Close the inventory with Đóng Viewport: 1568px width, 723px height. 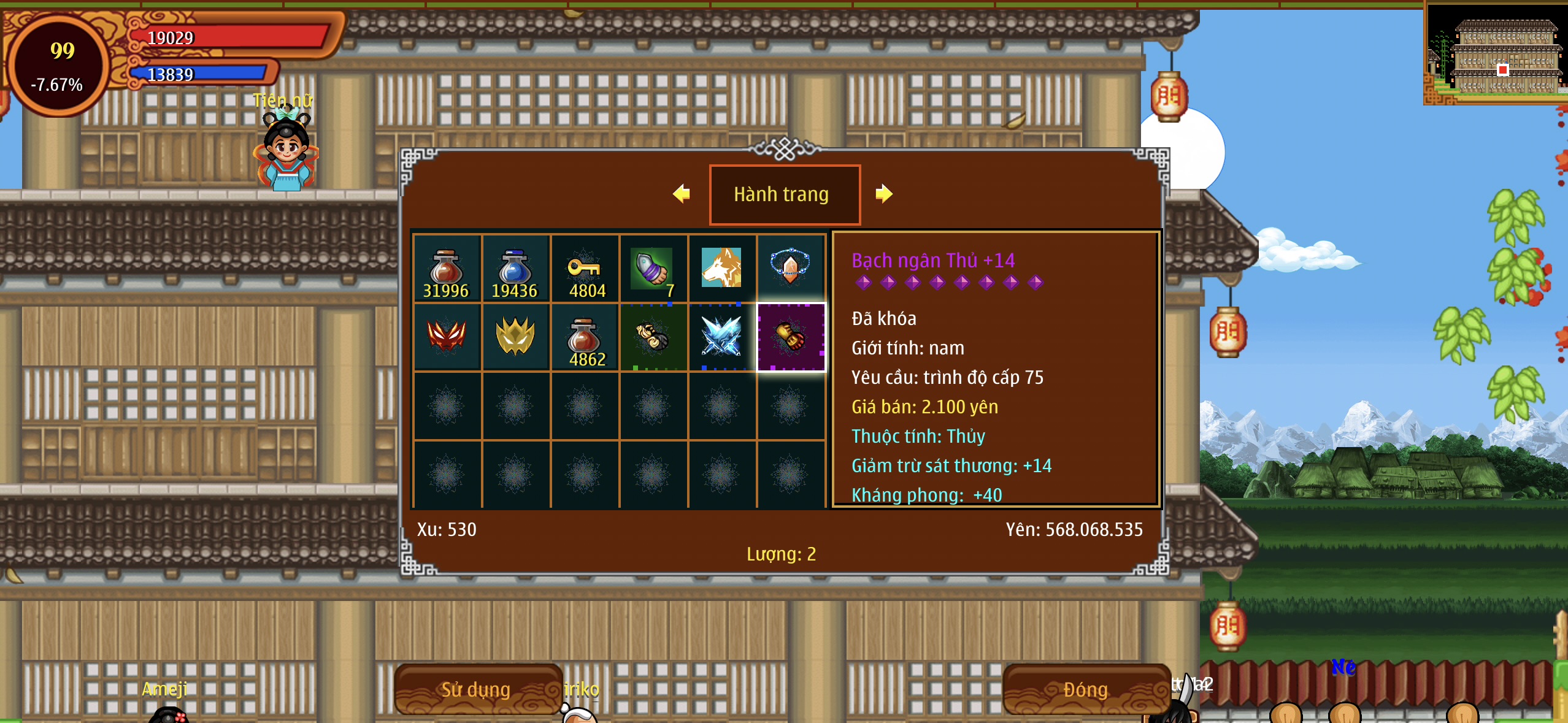(1085, 689)
